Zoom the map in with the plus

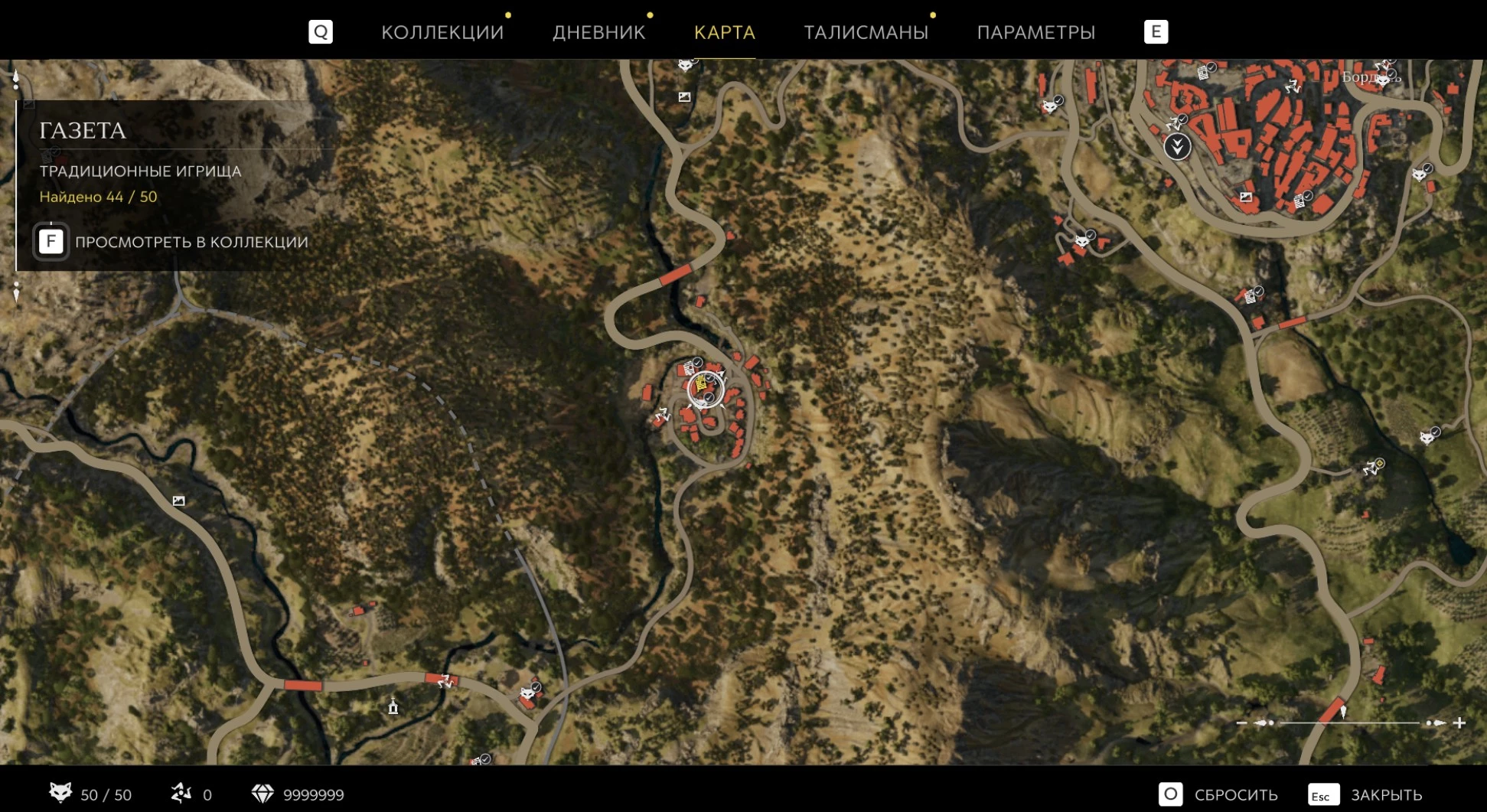coord(1459,722)
